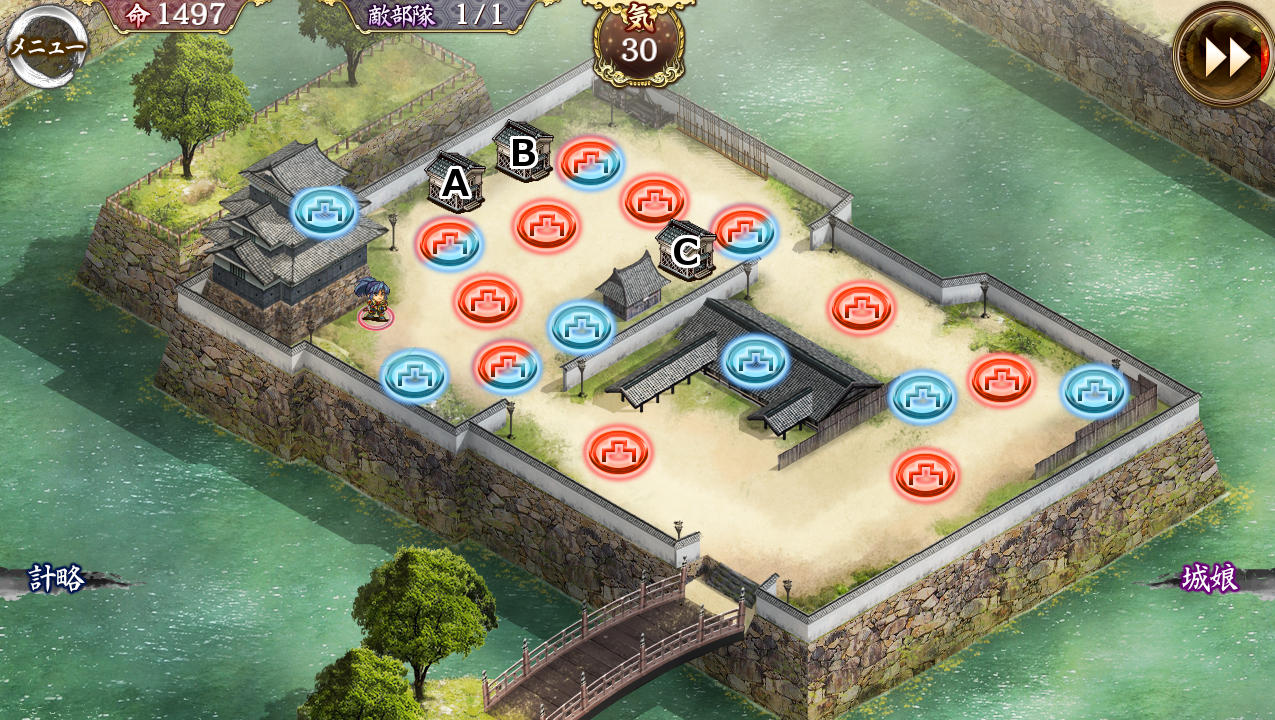
Task: Select the red-and-blue tile right of storehouse C
Action: (744, 231)
